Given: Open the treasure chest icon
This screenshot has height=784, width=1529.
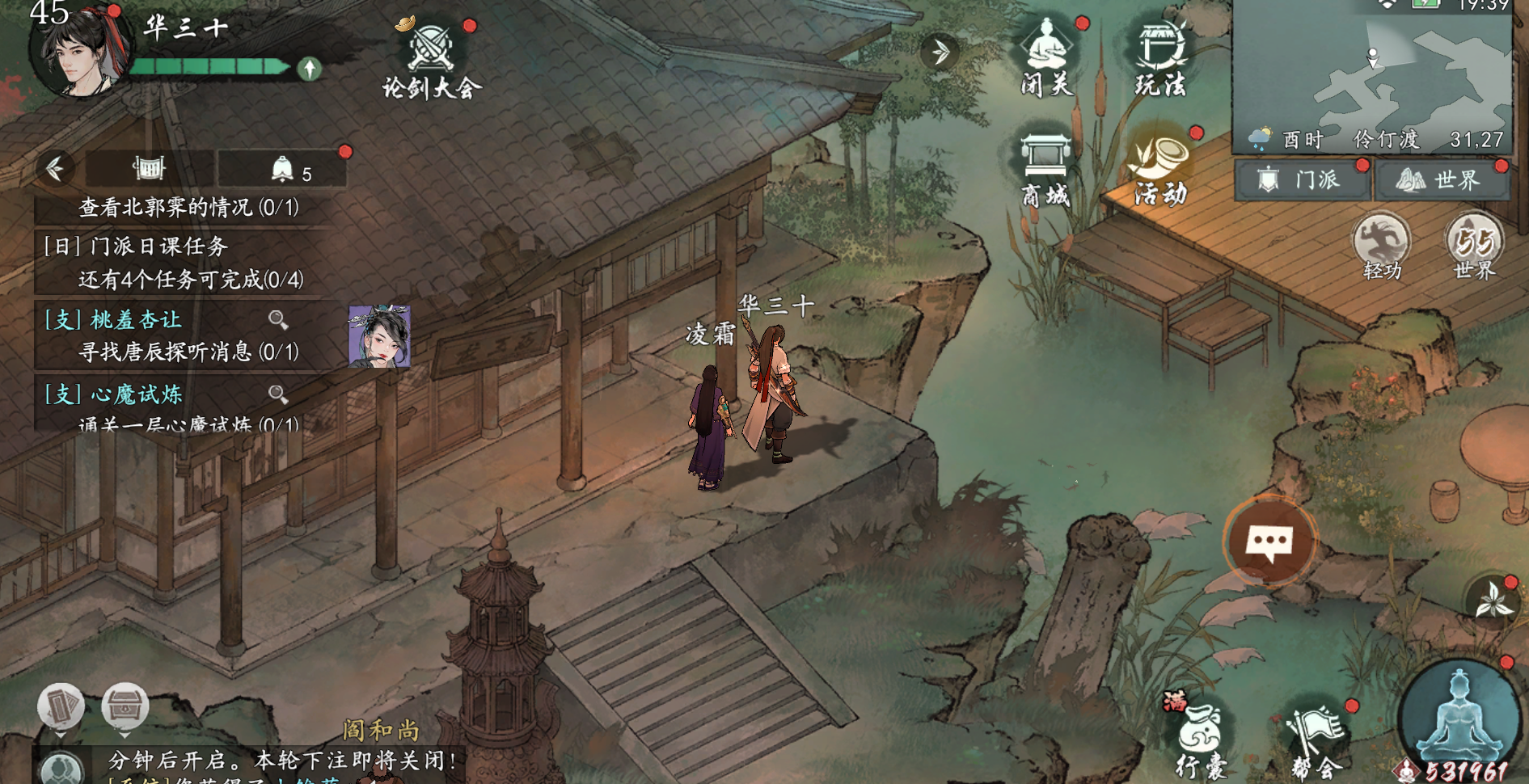Looking at the screenshot, I should click(125, 706).
